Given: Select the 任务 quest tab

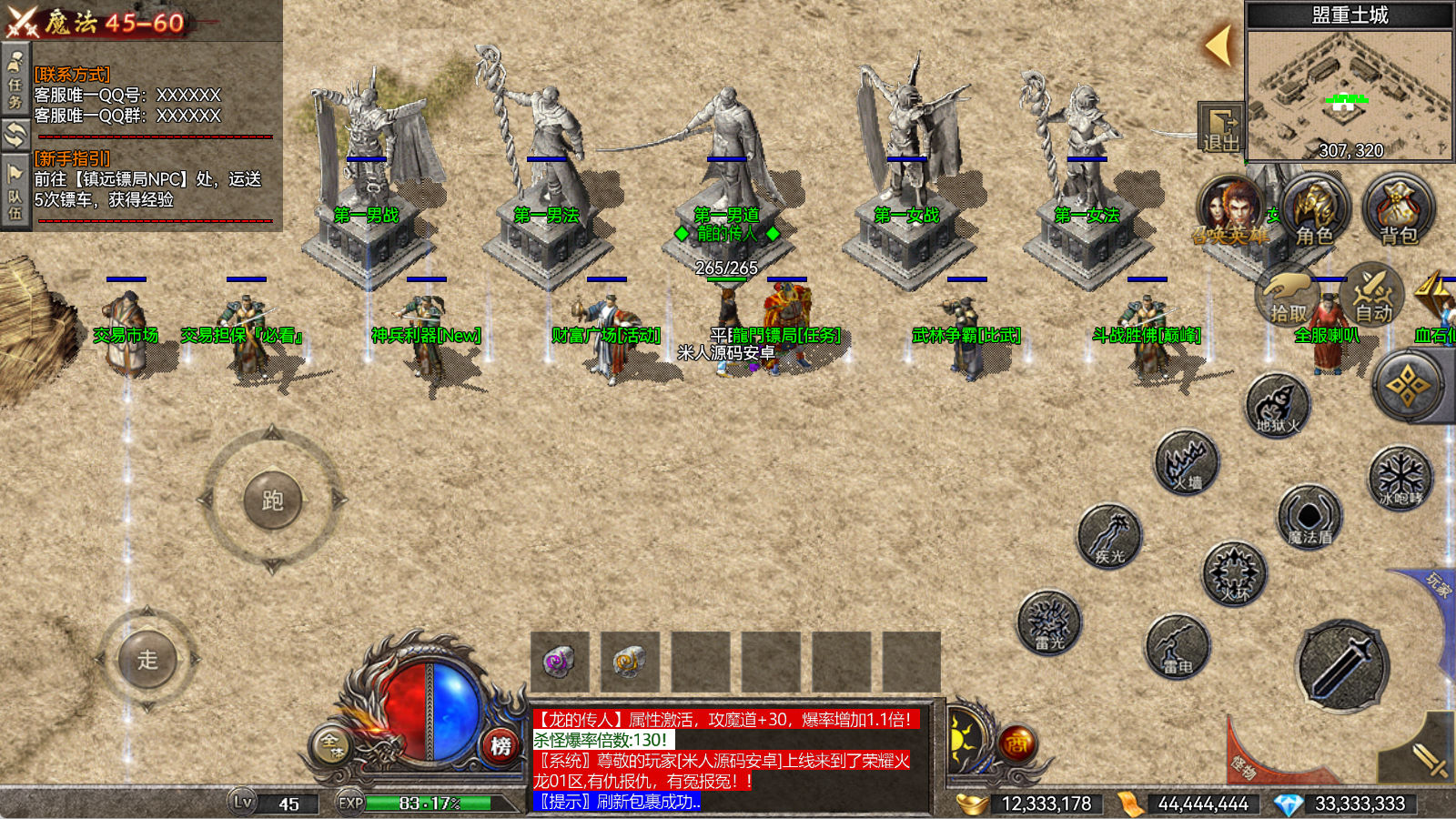Looking at the screenshot, I should [15, 82].
